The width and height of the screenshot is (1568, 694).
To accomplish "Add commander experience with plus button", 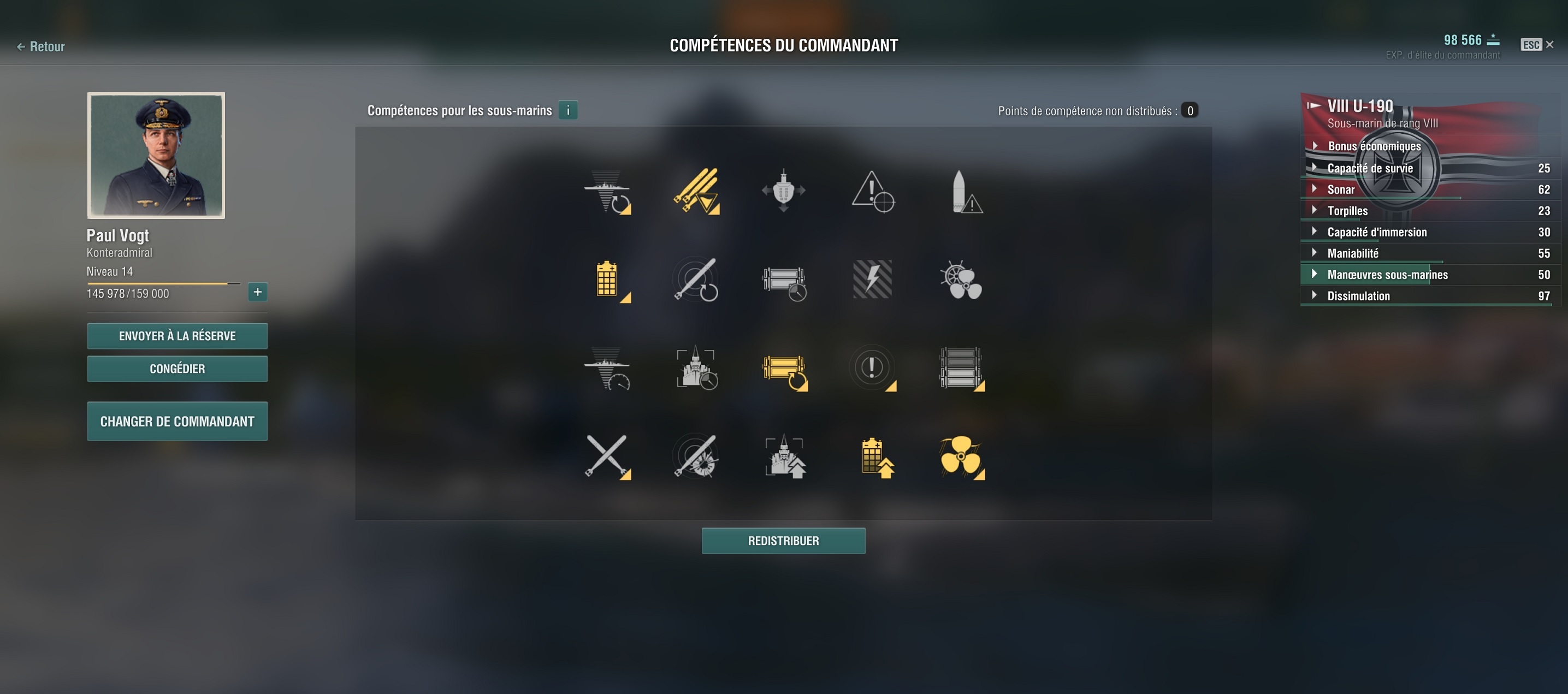I will coord(257,292).
